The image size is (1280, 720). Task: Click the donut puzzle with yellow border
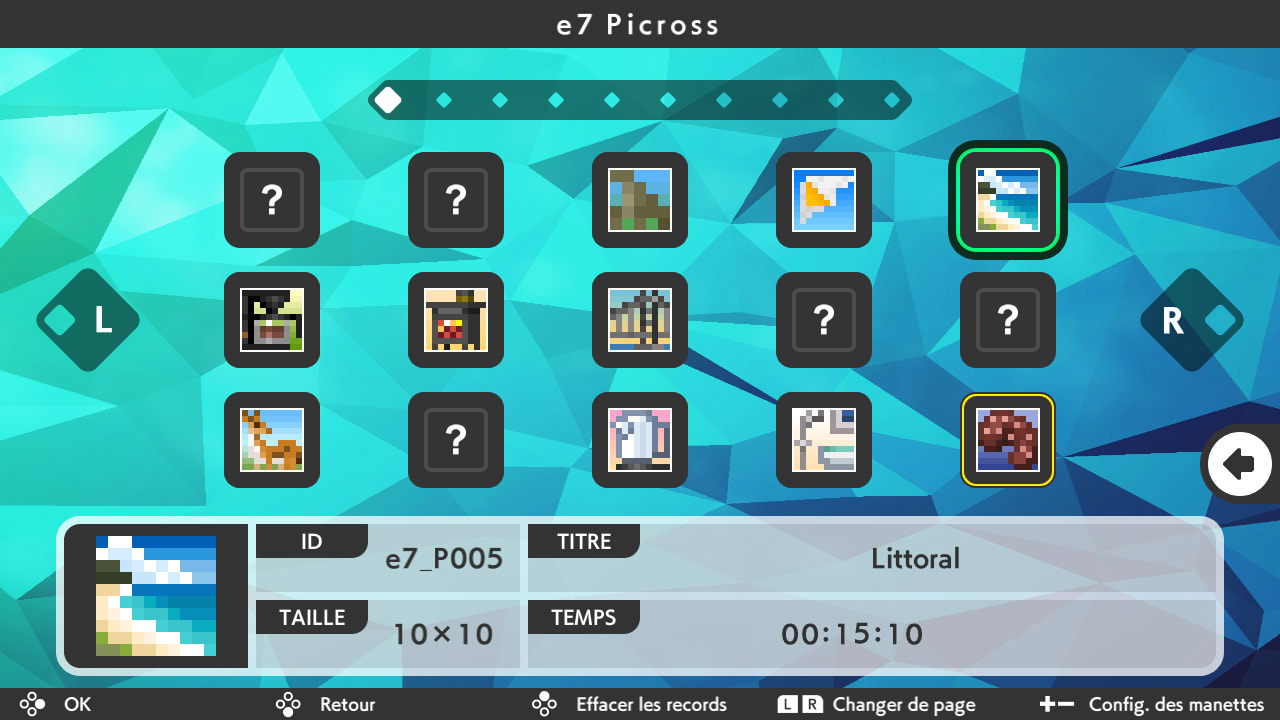click(1008, 440)
